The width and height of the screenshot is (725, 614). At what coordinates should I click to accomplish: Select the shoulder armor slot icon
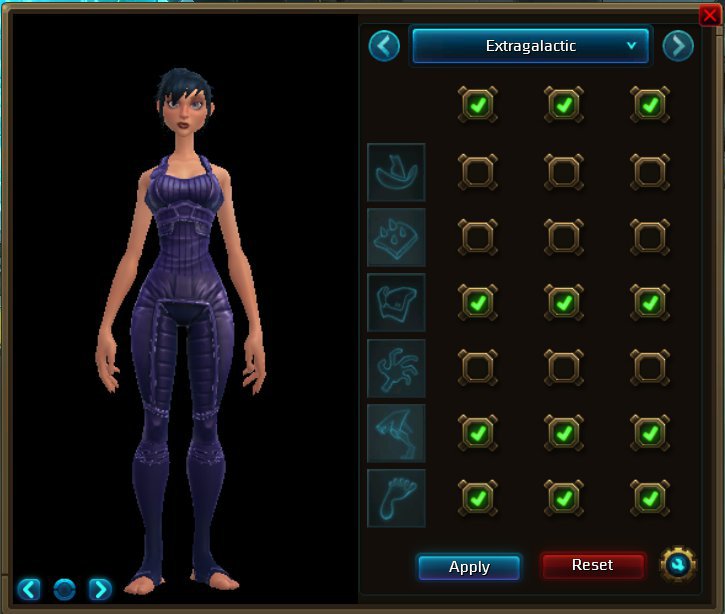pos(396,237)
